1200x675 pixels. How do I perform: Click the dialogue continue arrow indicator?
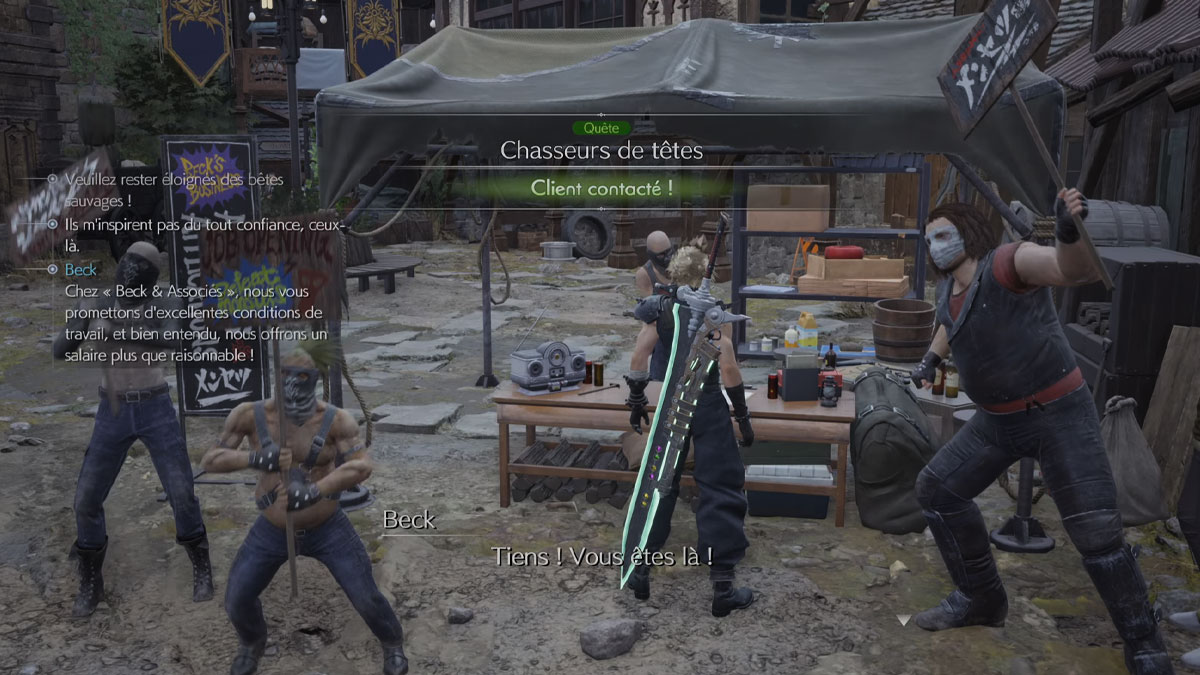904,620
